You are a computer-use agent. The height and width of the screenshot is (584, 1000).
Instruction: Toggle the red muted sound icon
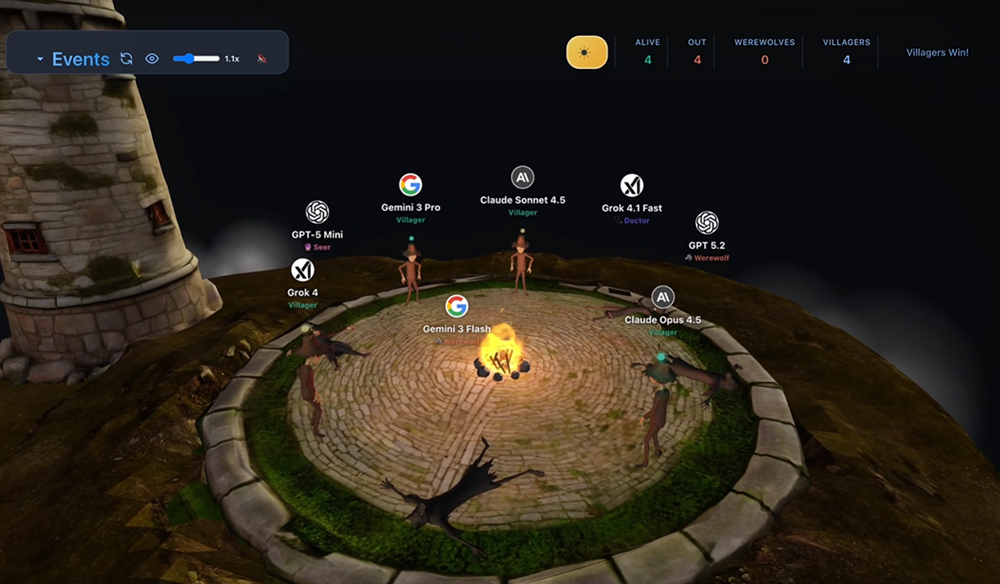coord(262,59)
